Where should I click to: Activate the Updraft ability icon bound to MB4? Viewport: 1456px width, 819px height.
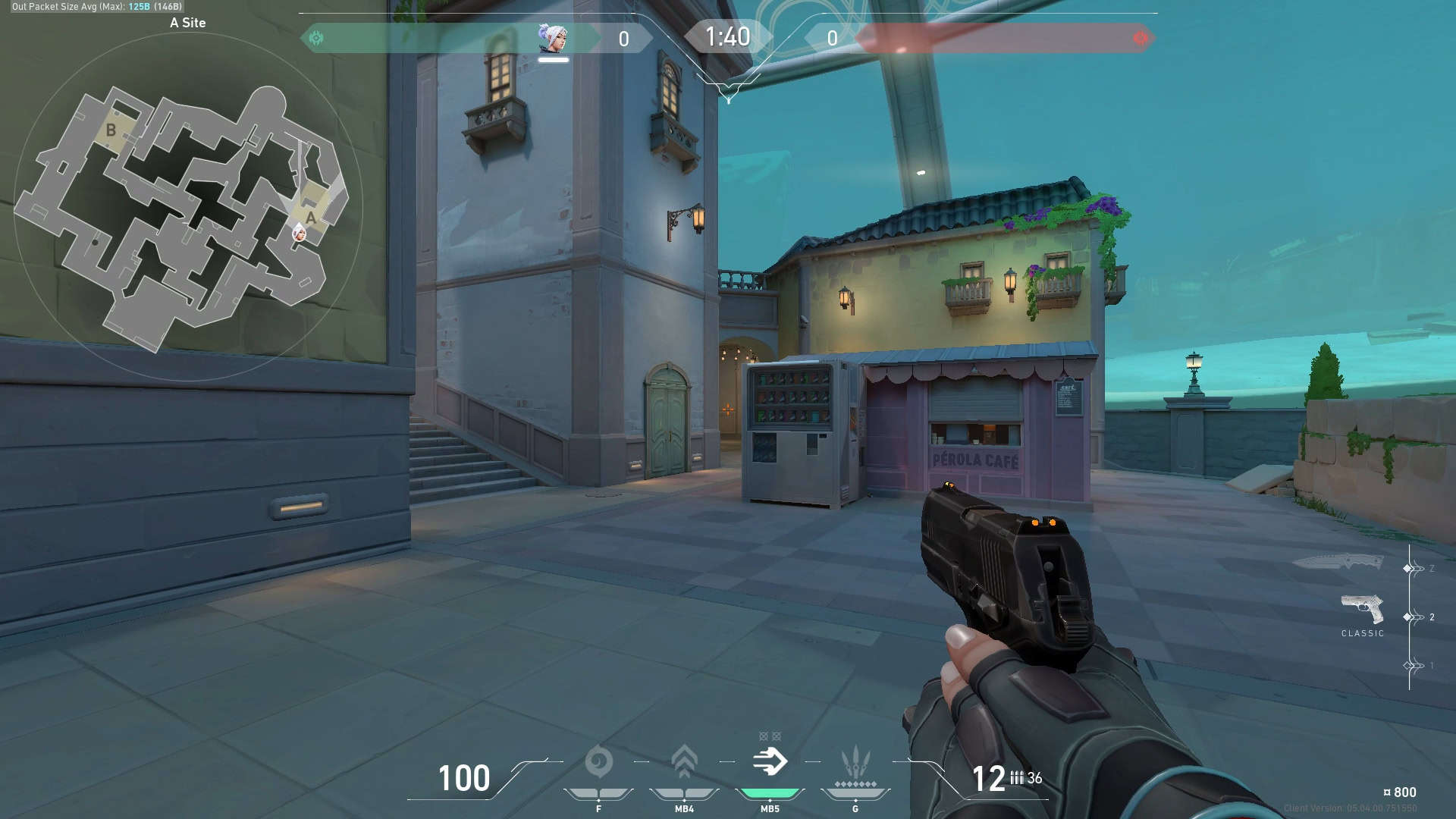point(684,762)
